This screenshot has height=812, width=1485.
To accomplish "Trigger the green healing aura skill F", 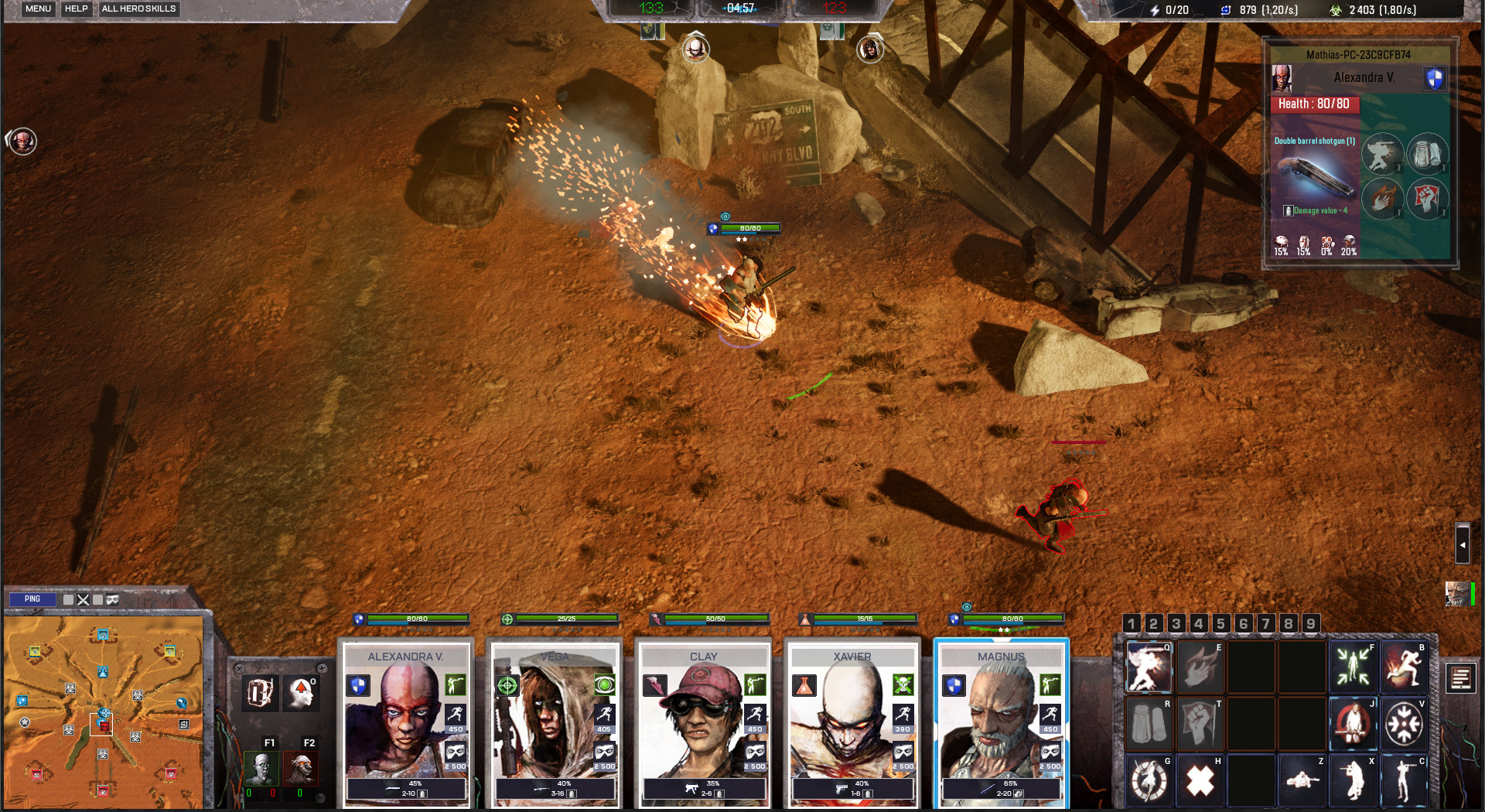I will (x=1352, y=667).
